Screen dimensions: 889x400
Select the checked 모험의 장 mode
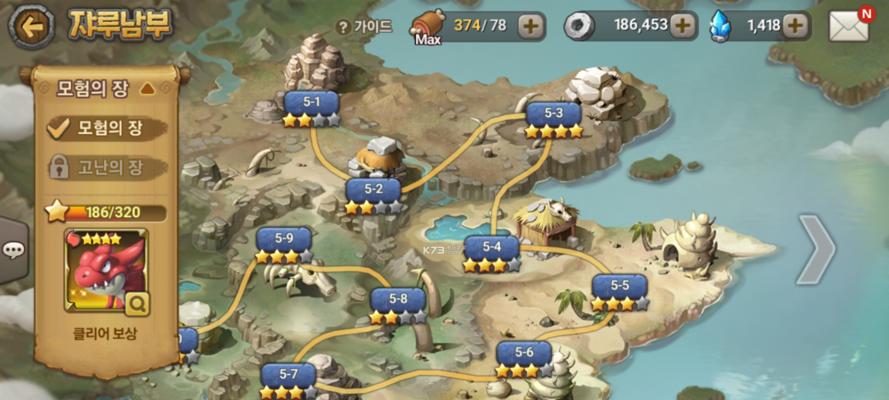(99, 127)
